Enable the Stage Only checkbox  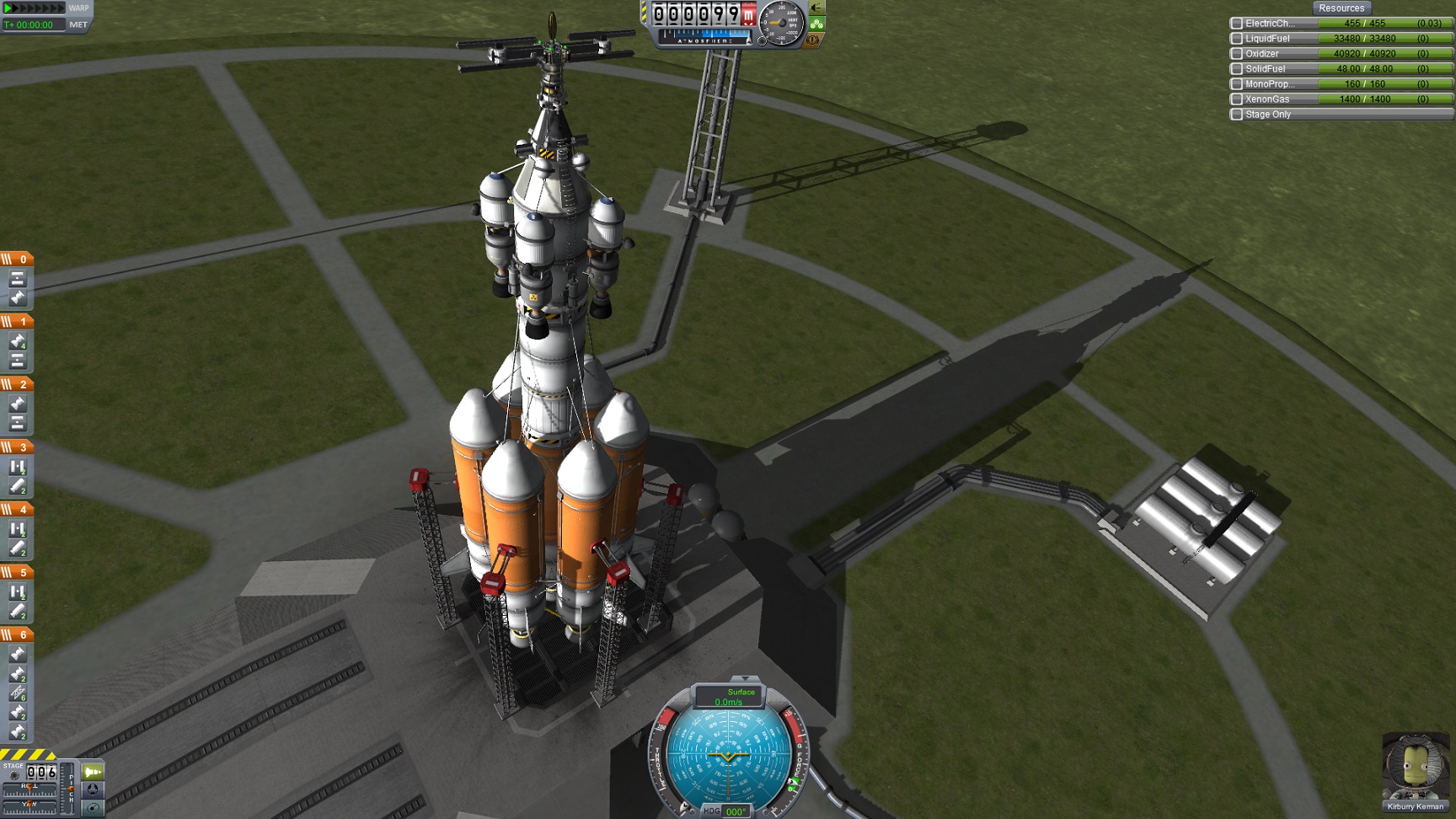tap(1237, 115)
